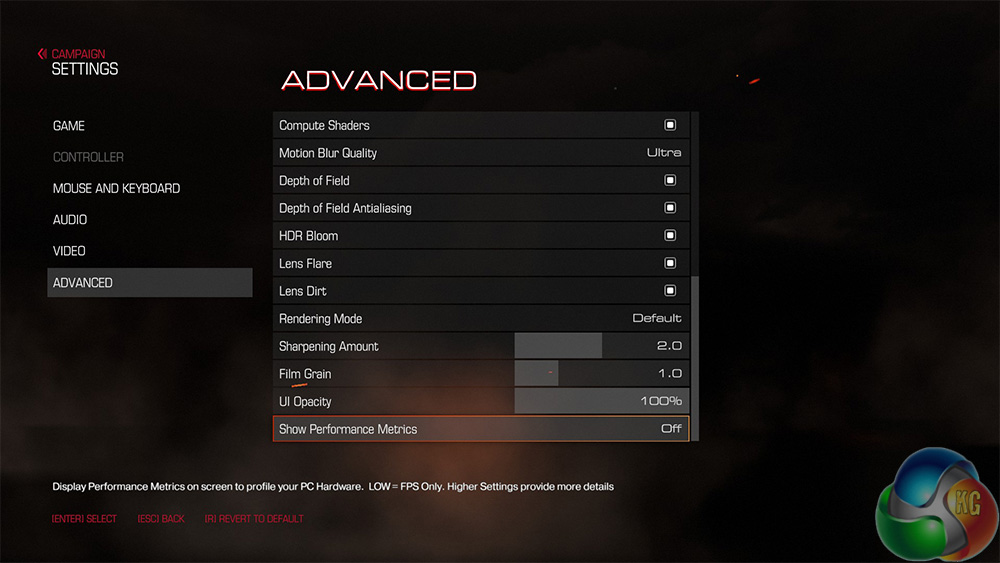The image size is (1000, 563).
Task: Switch to the Video settings section
Action: pos(69,251)
